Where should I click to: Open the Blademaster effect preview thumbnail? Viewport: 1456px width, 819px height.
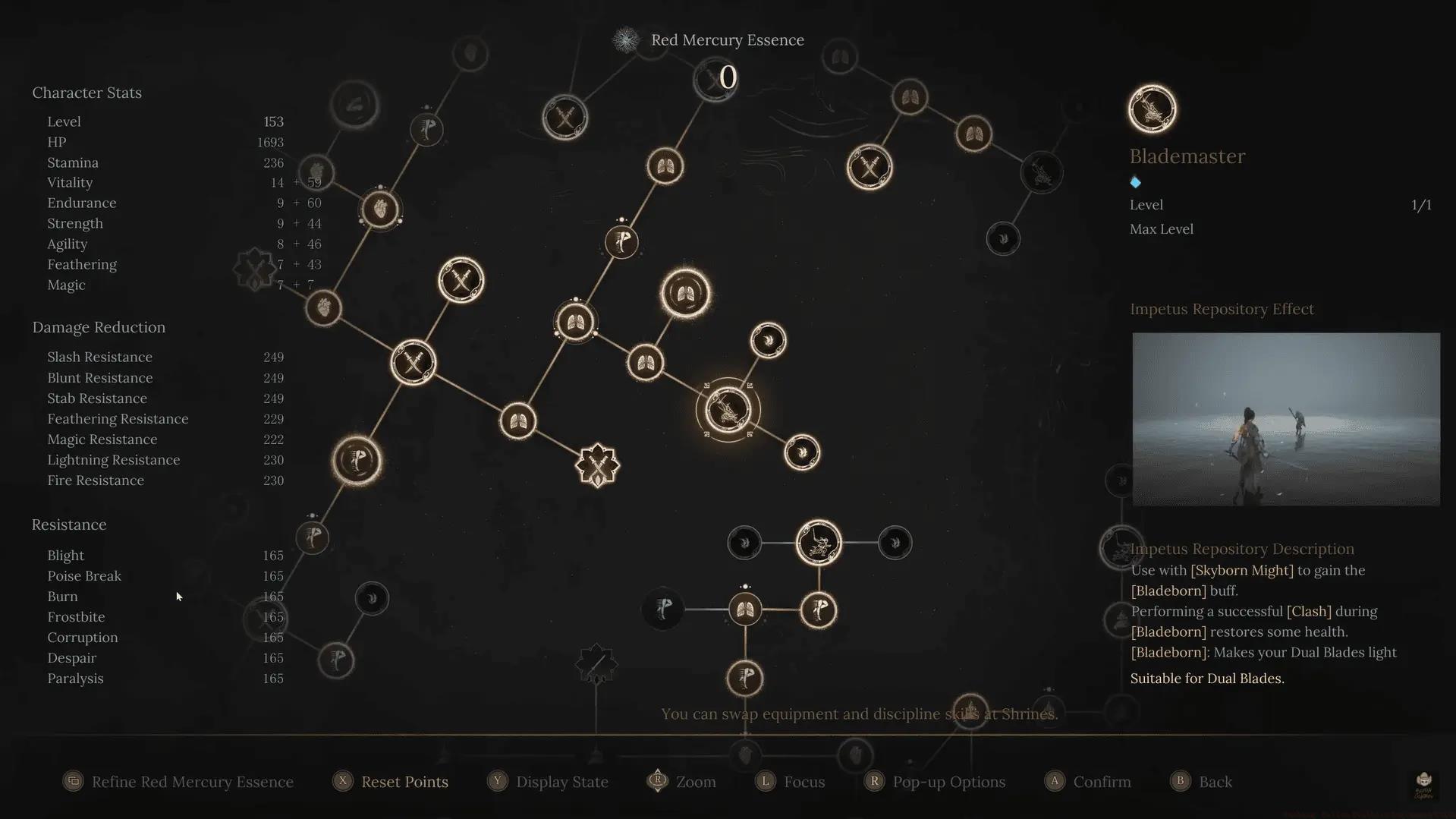1285,419
